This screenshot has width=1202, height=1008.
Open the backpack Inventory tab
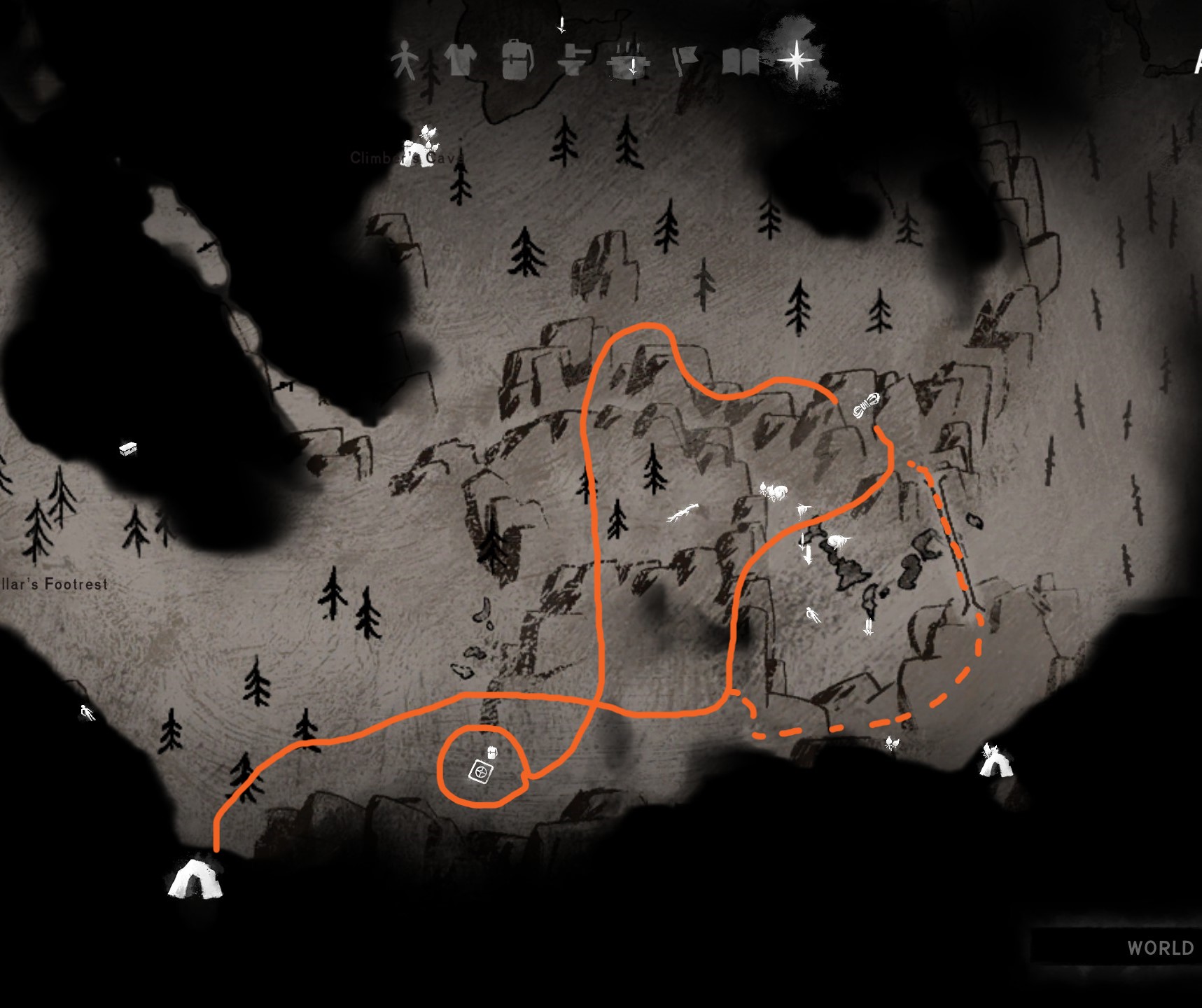click(517, 59)
